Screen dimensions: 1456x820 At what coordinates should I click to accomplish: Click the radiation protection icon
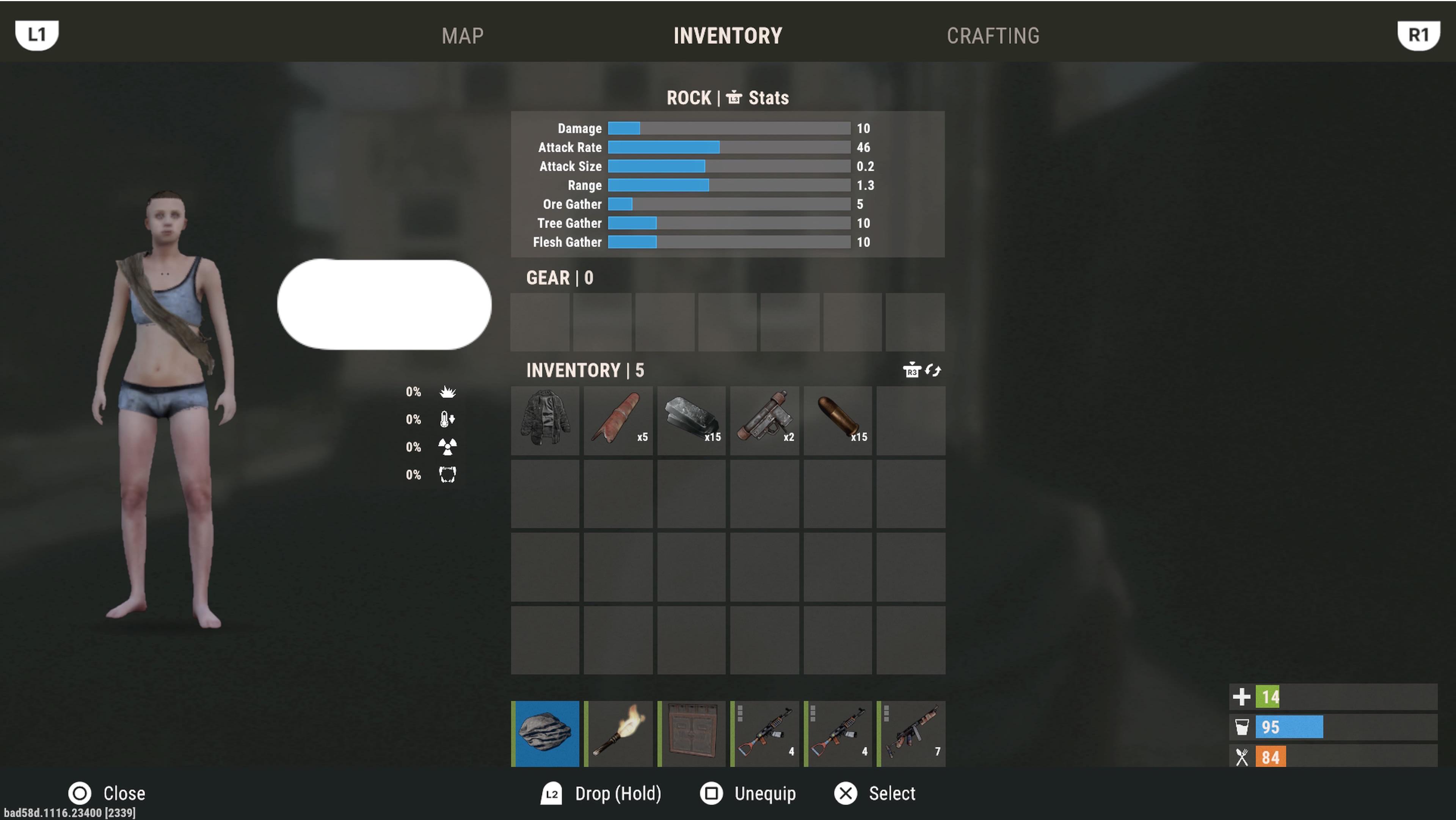[x=447, y=447]
